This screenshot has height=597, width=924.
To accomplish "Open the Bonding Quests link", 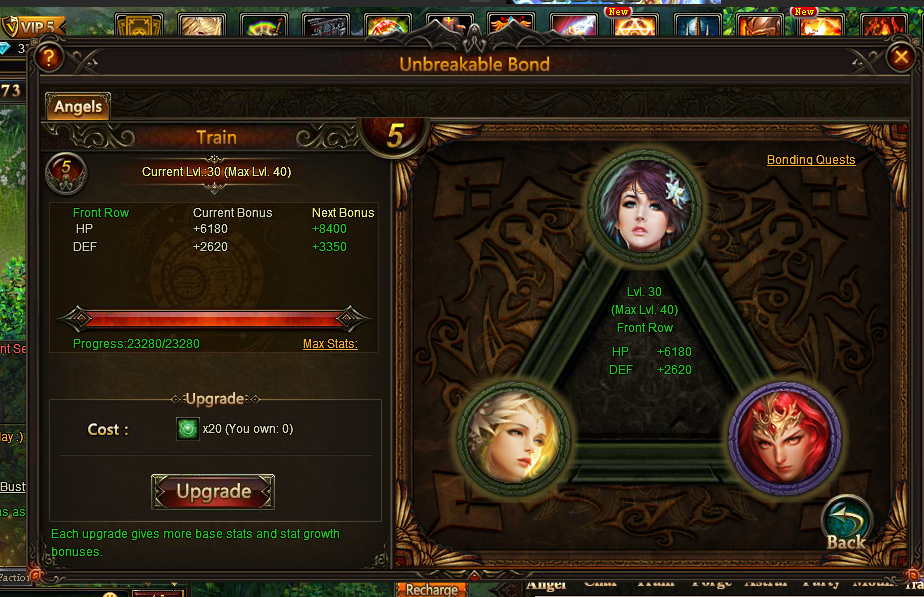I will click(811, 160).
